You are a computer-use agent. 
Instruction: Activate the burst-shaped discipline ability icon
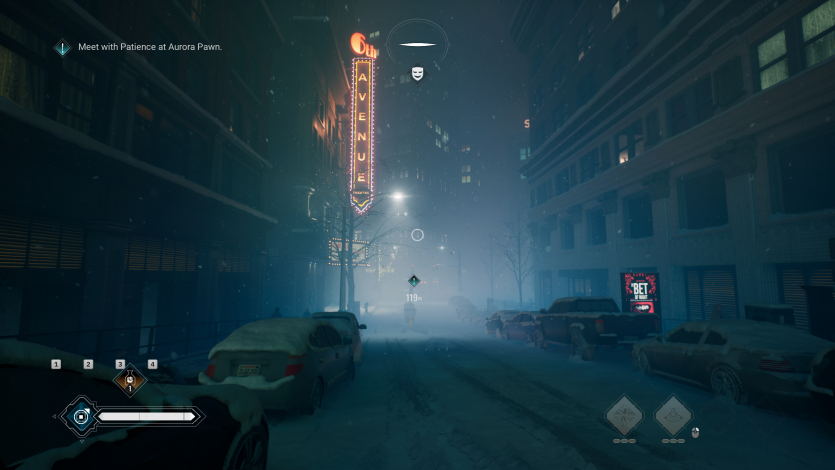[625, 414]
